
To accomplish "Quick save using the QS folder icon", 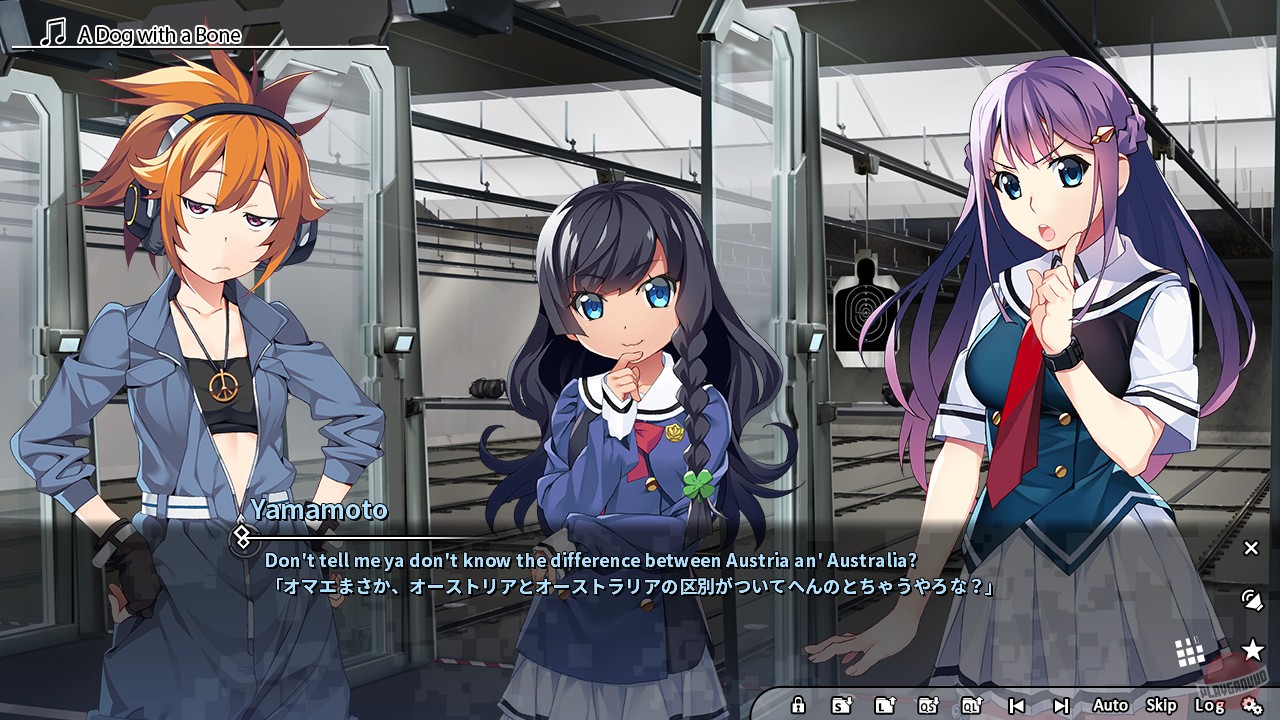I will click(x=928, y=705).
